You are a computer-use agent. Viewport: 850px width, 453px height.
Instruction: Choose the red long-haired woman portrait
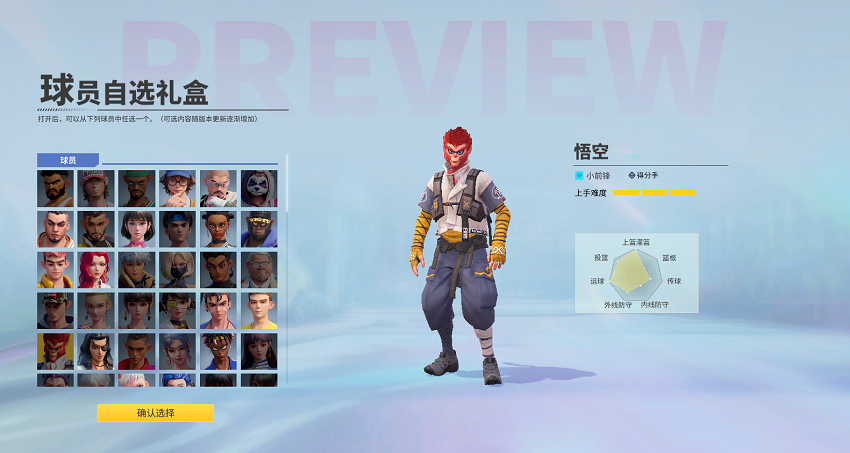point(96,269)
